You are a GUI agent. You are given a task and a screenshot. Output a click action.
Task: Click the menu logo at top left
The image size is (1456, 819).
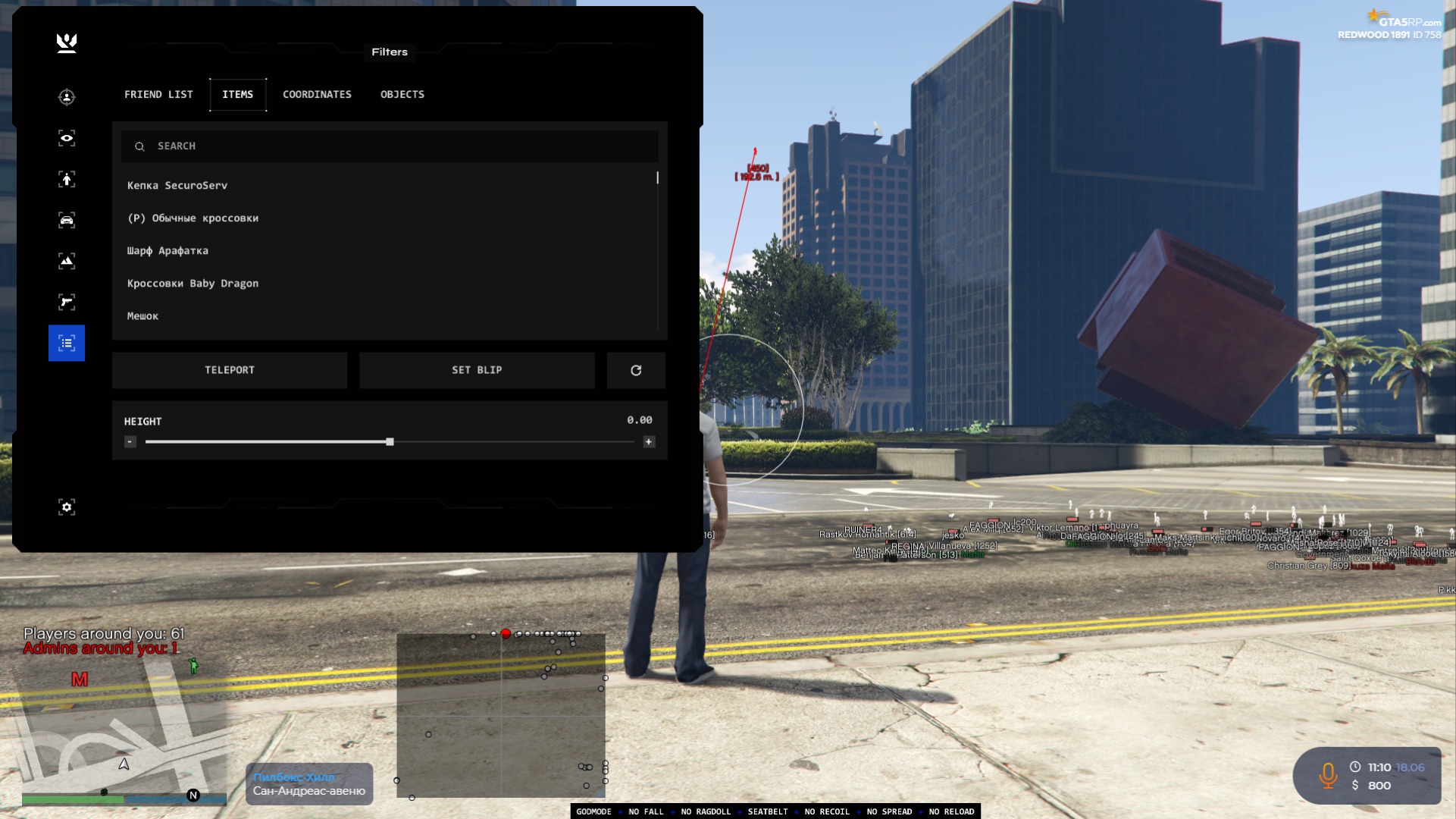(x=67, y=43)
